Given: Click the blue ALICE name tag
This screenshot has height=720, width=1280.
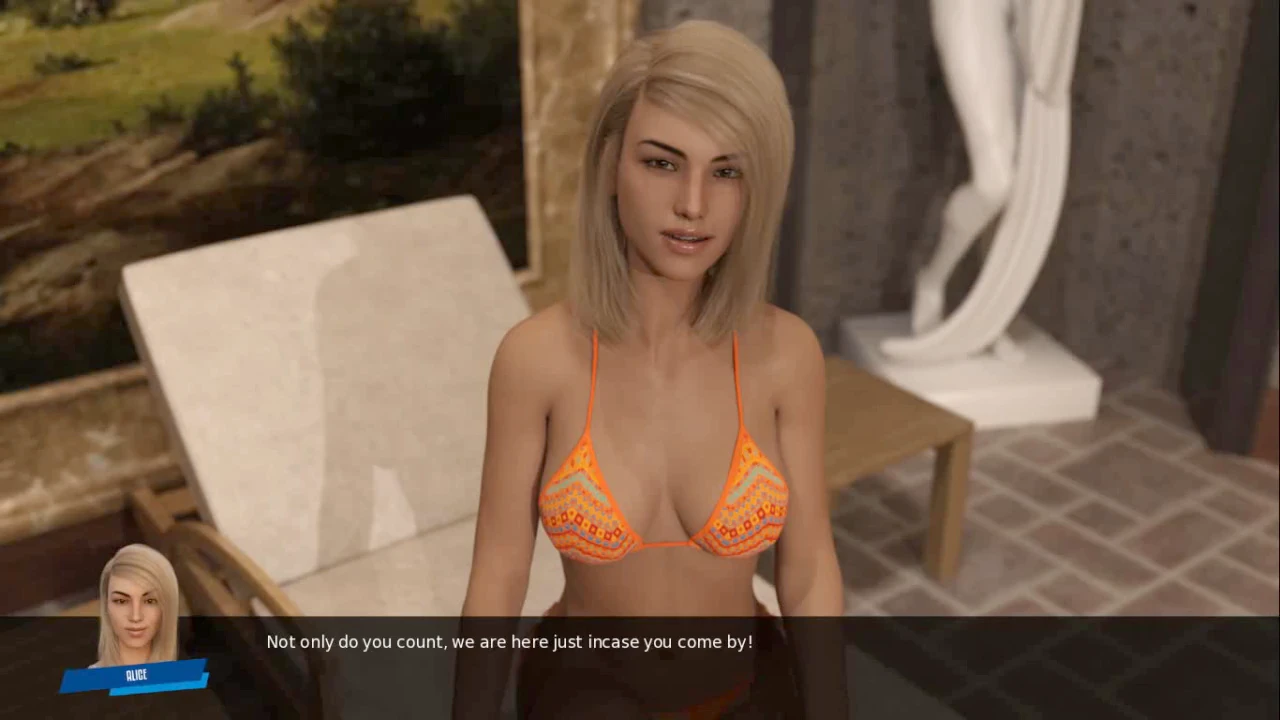Looking at the screenshot, I should click(x=135, y=676).
